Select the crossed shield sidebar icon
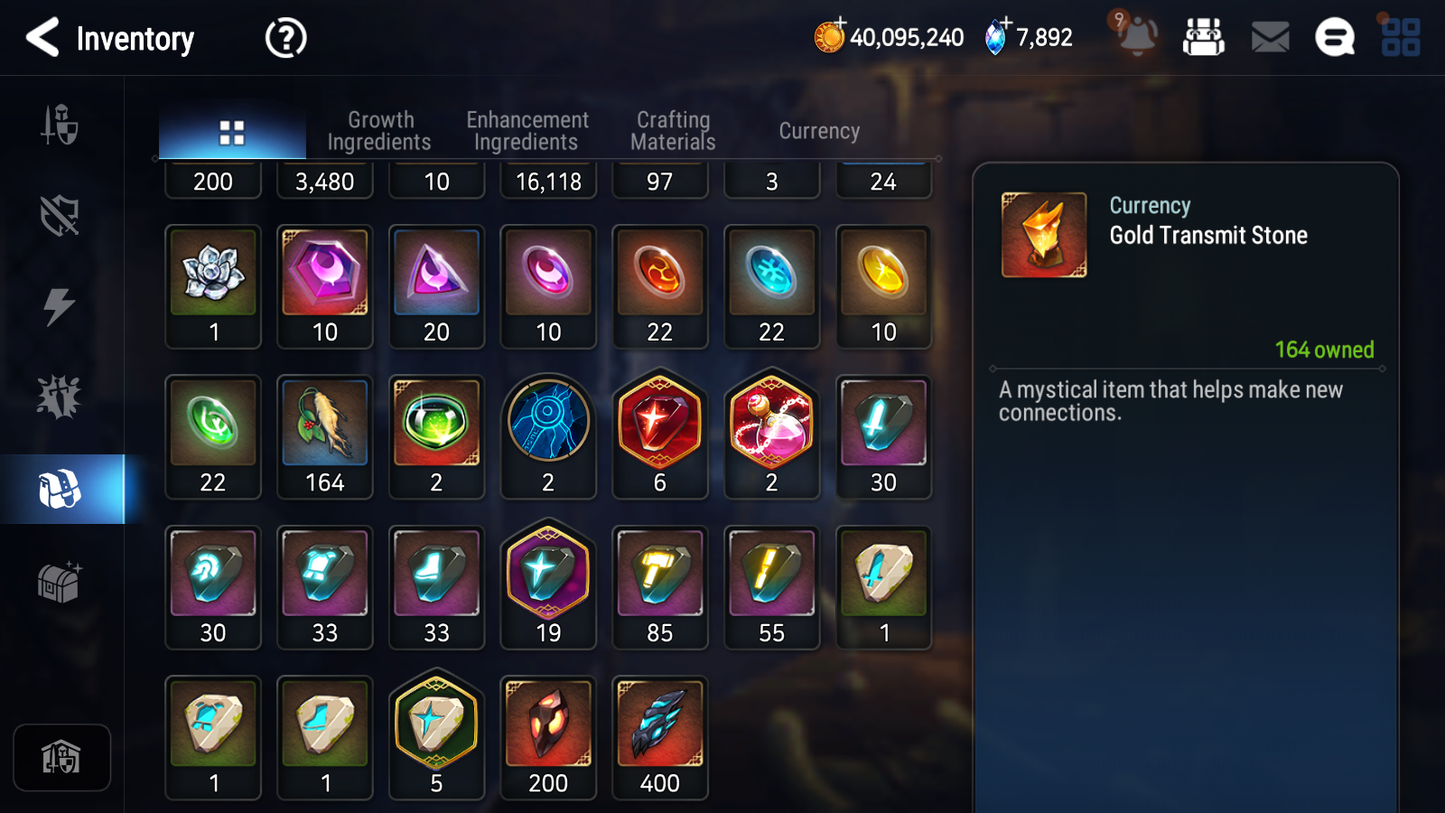 tap(61, 213)
